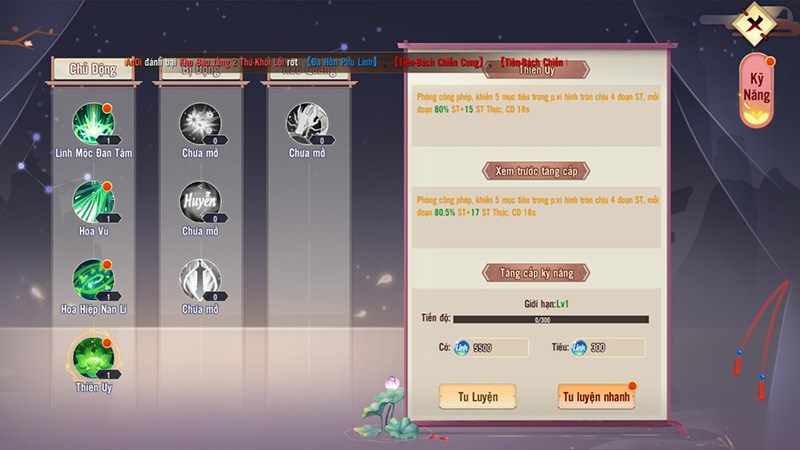Activate the Tu luyện nhanh button

(x=595, y=396)
